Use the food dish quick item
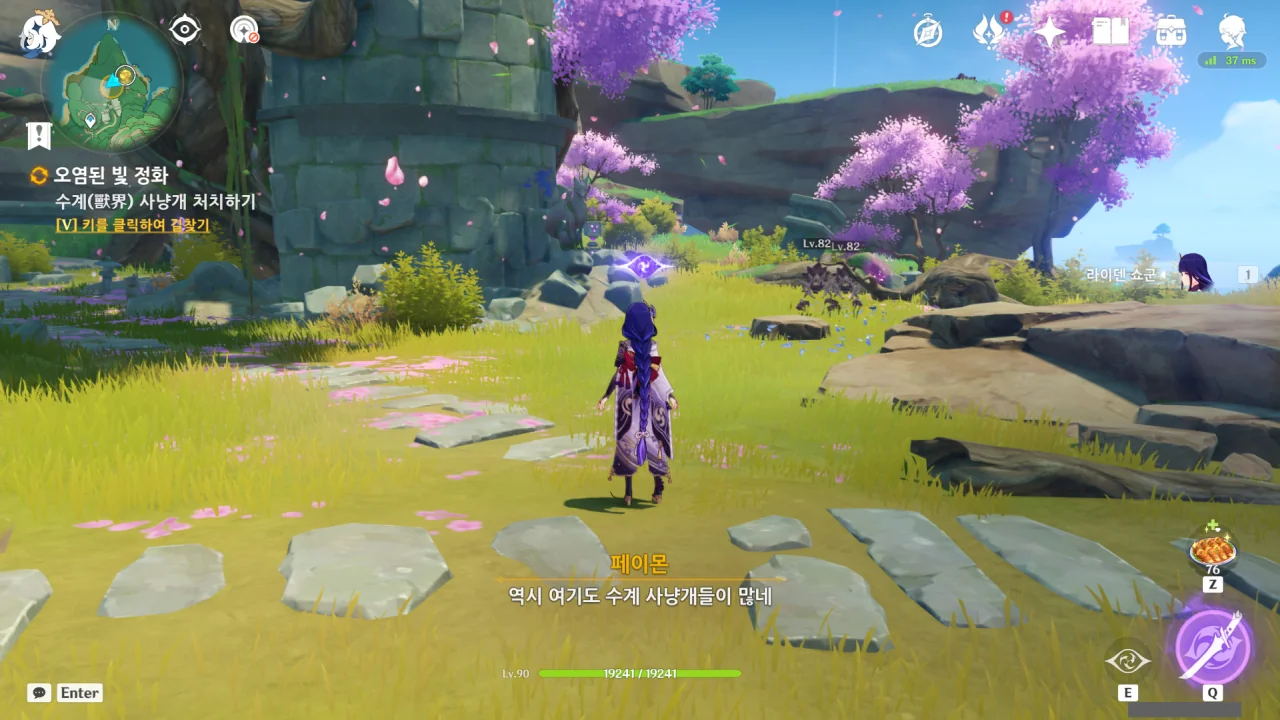 (1212, 550)
